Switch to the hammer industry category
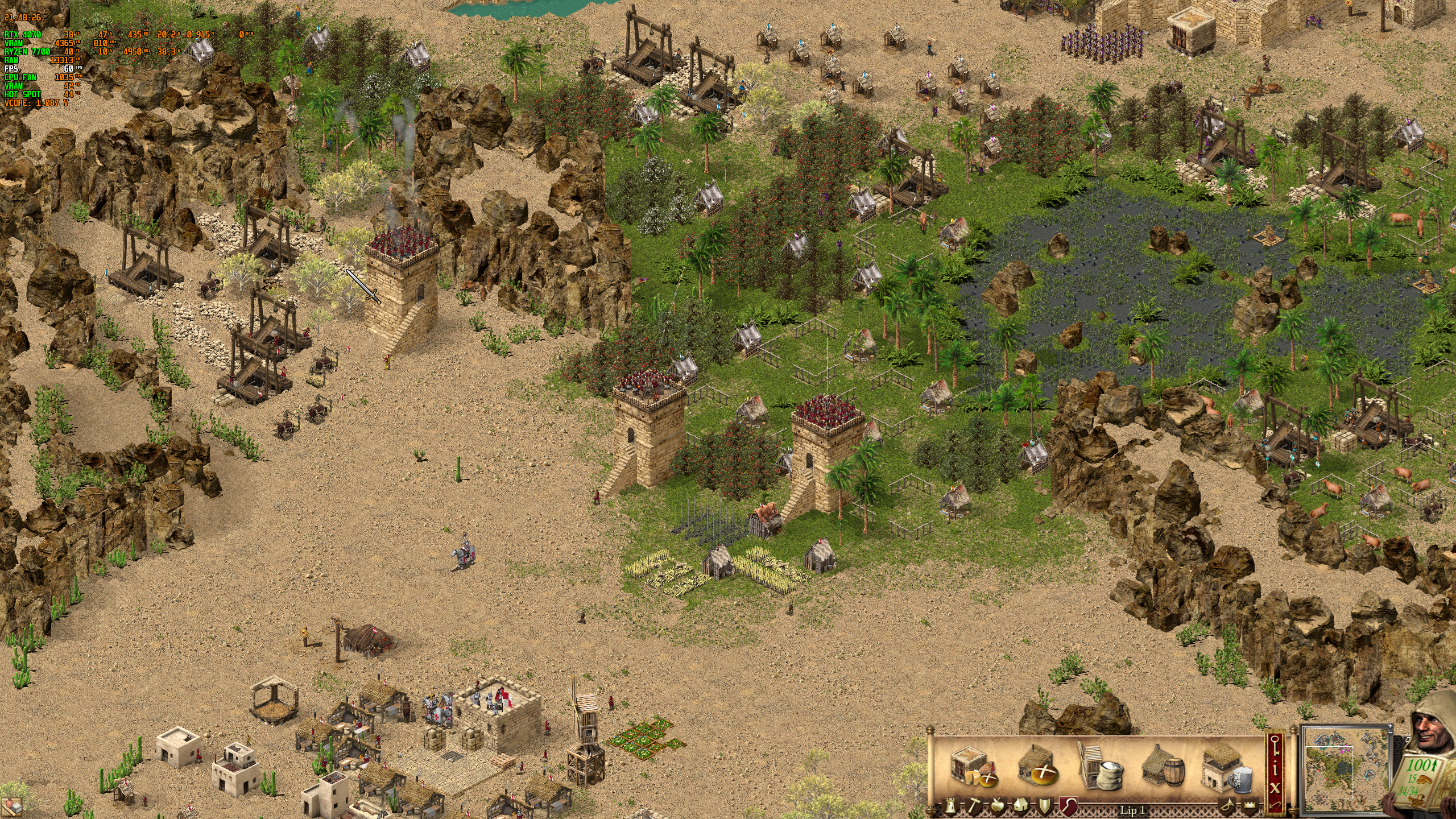 [973, 806]
